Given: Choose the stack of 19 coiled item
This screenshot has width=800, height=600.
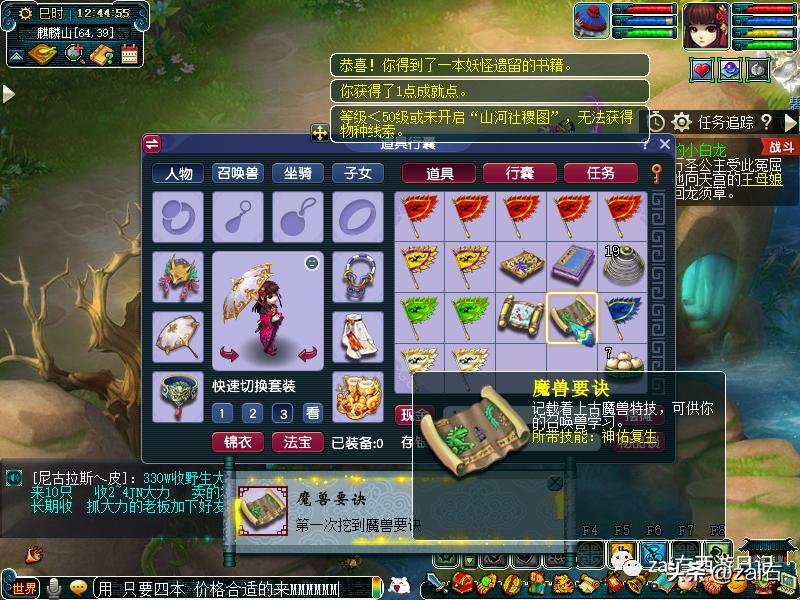Looking at the screenshot, I should 622,265.
